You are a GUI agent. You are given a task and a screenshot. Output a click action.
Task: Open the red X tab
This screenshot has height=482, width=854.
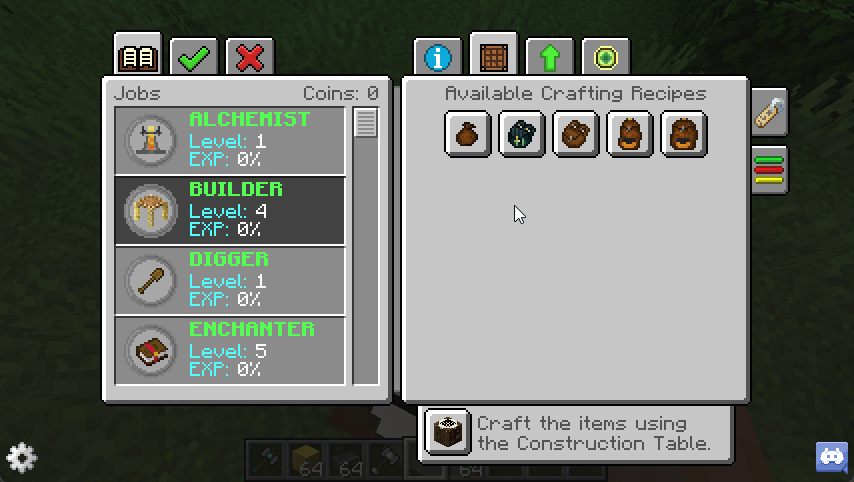pyautogui.click(x=250, y=58)
